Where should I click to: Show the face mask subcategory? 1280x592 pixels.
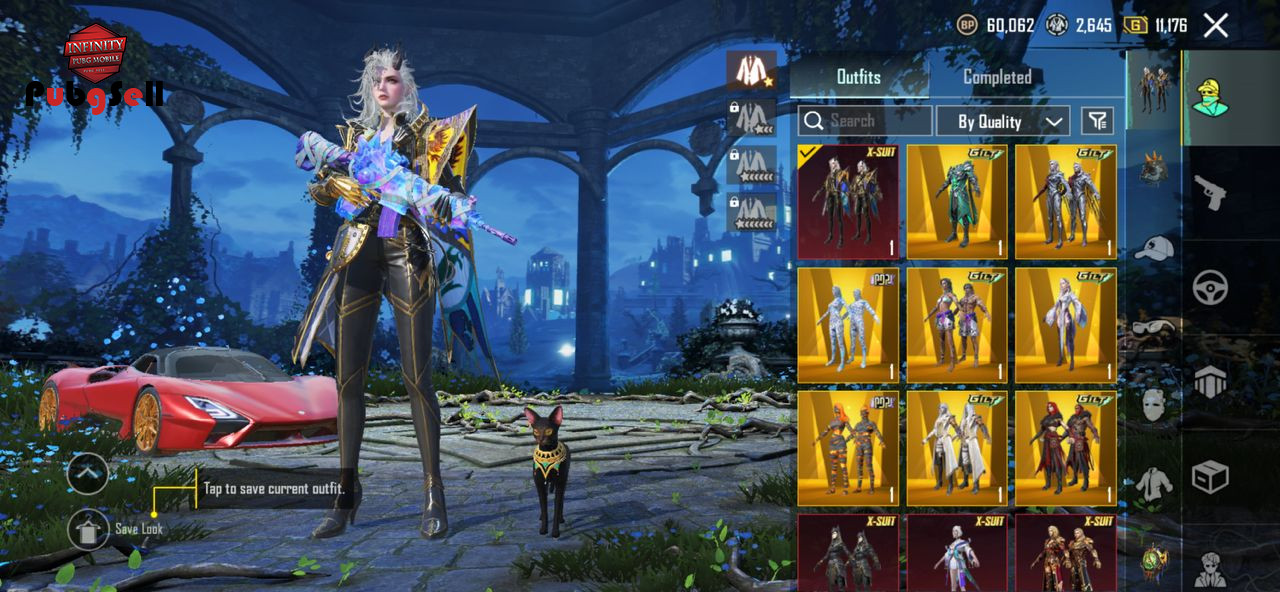coord(1154,405)
